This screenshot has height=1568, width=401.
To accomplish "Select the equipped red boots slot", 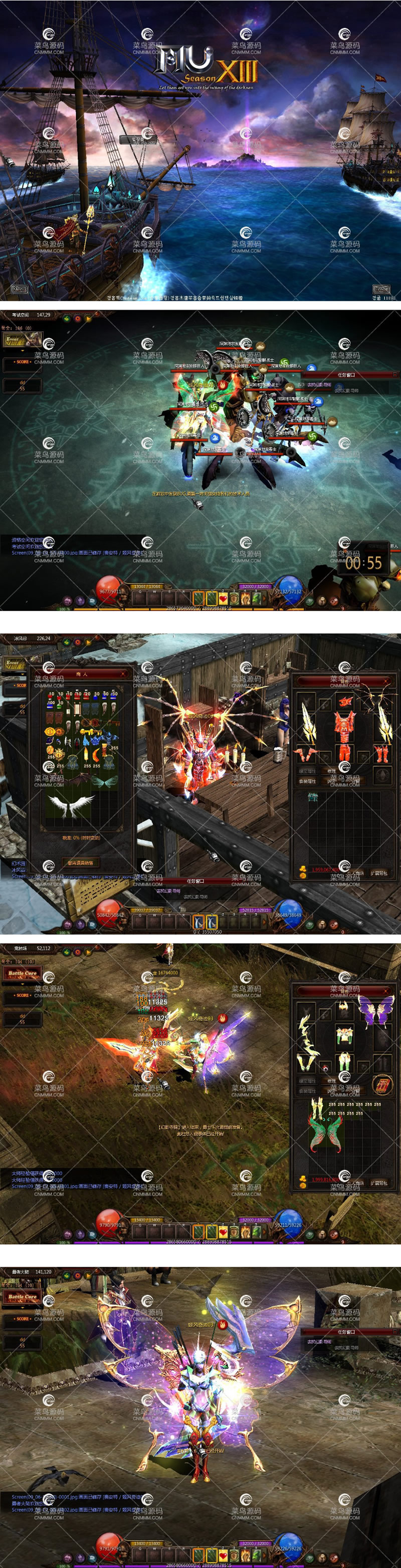I will tap(381, 755).
